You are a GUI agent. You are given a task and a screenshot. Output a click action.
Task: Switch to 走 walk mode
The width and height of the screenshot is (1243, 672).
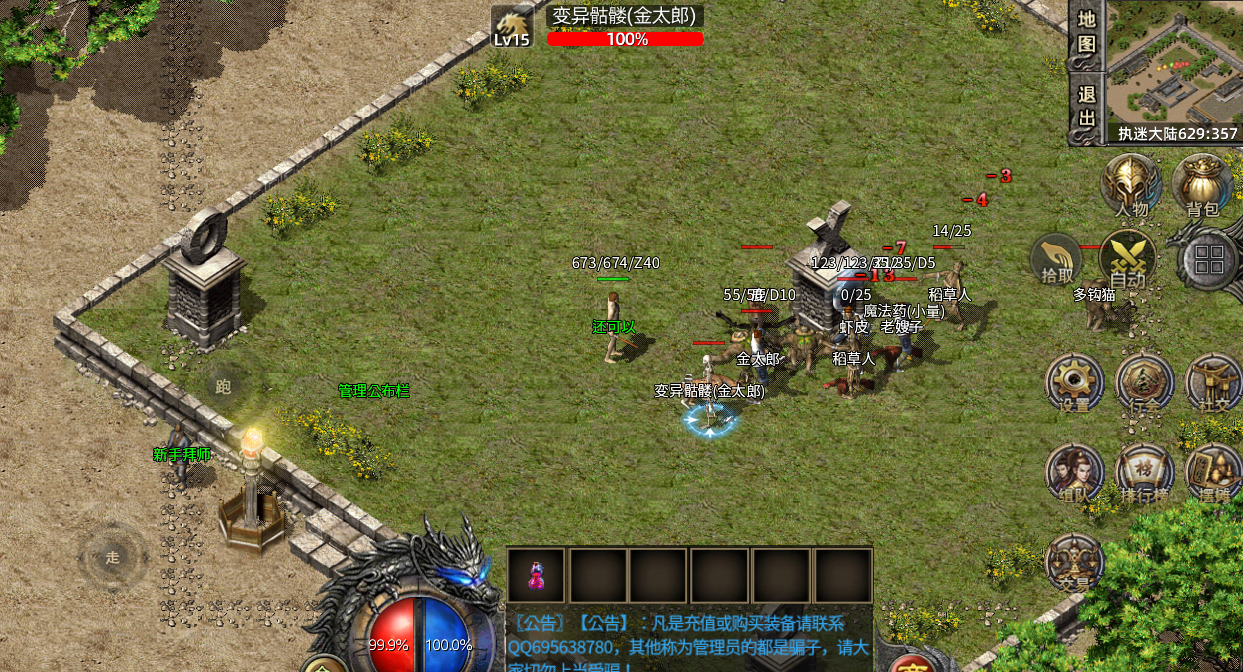pos(113,557)
